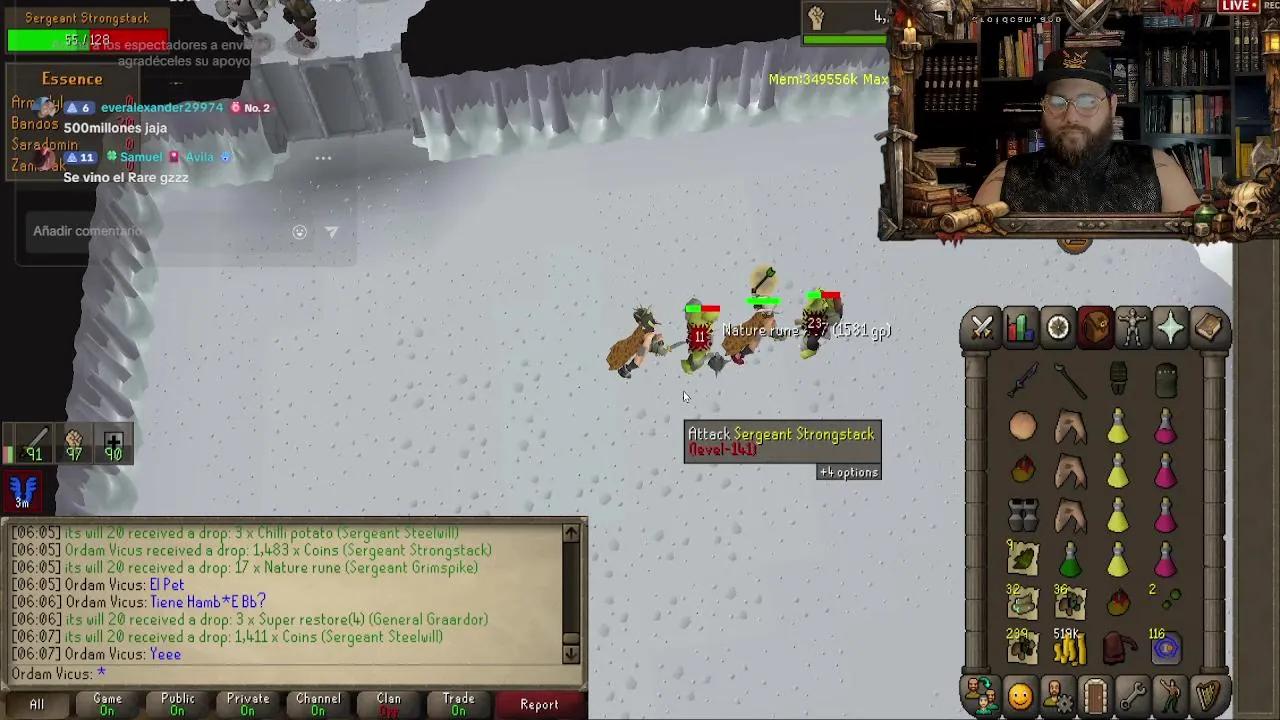Open the Inventory backpack tab
Screen dimensions: 1280x720
coord(1096,327)
